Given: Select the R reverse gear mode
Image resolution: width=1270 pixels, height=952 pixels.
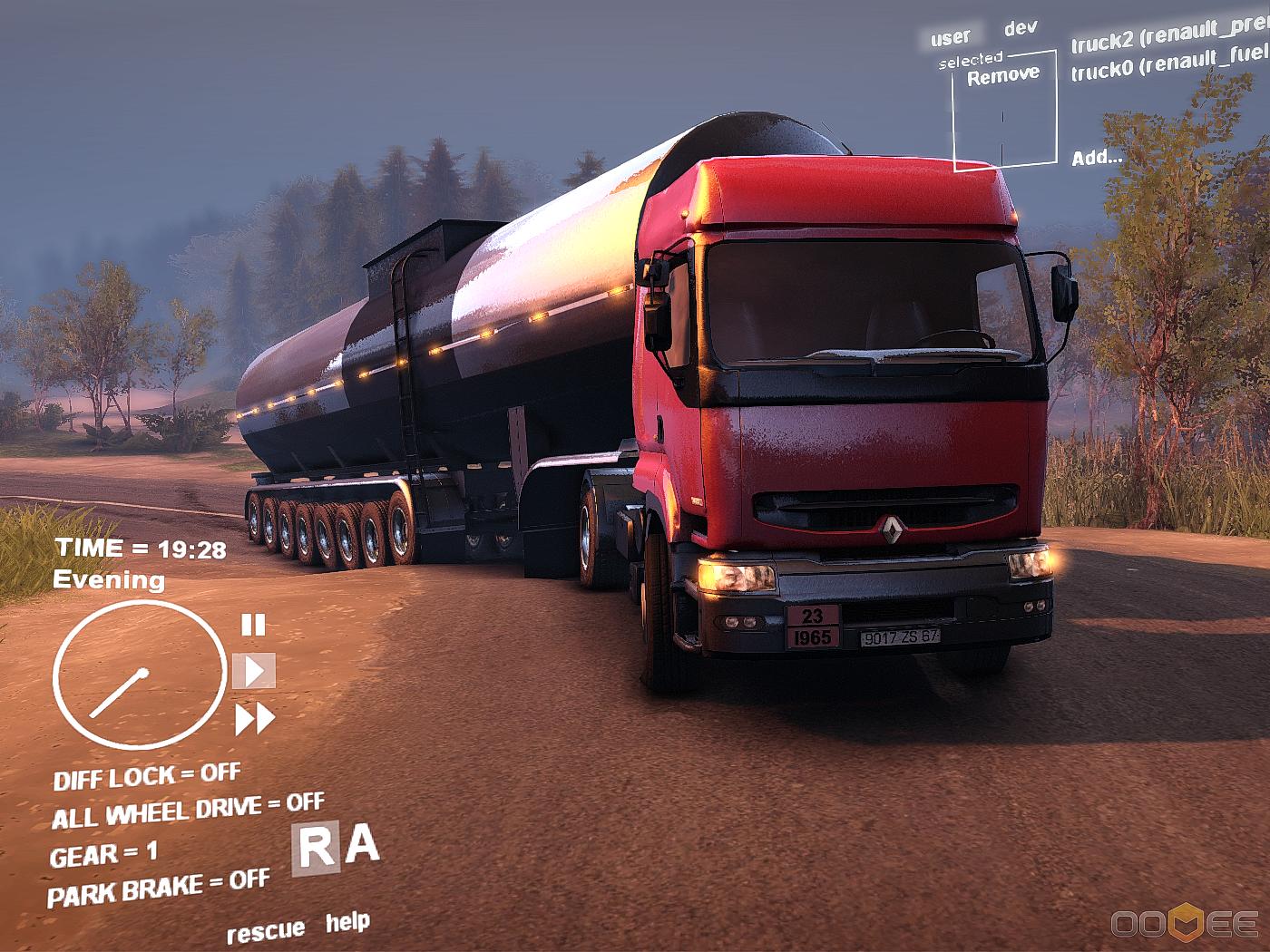Looking at the screenshot, I should click(x=316, y=850).
